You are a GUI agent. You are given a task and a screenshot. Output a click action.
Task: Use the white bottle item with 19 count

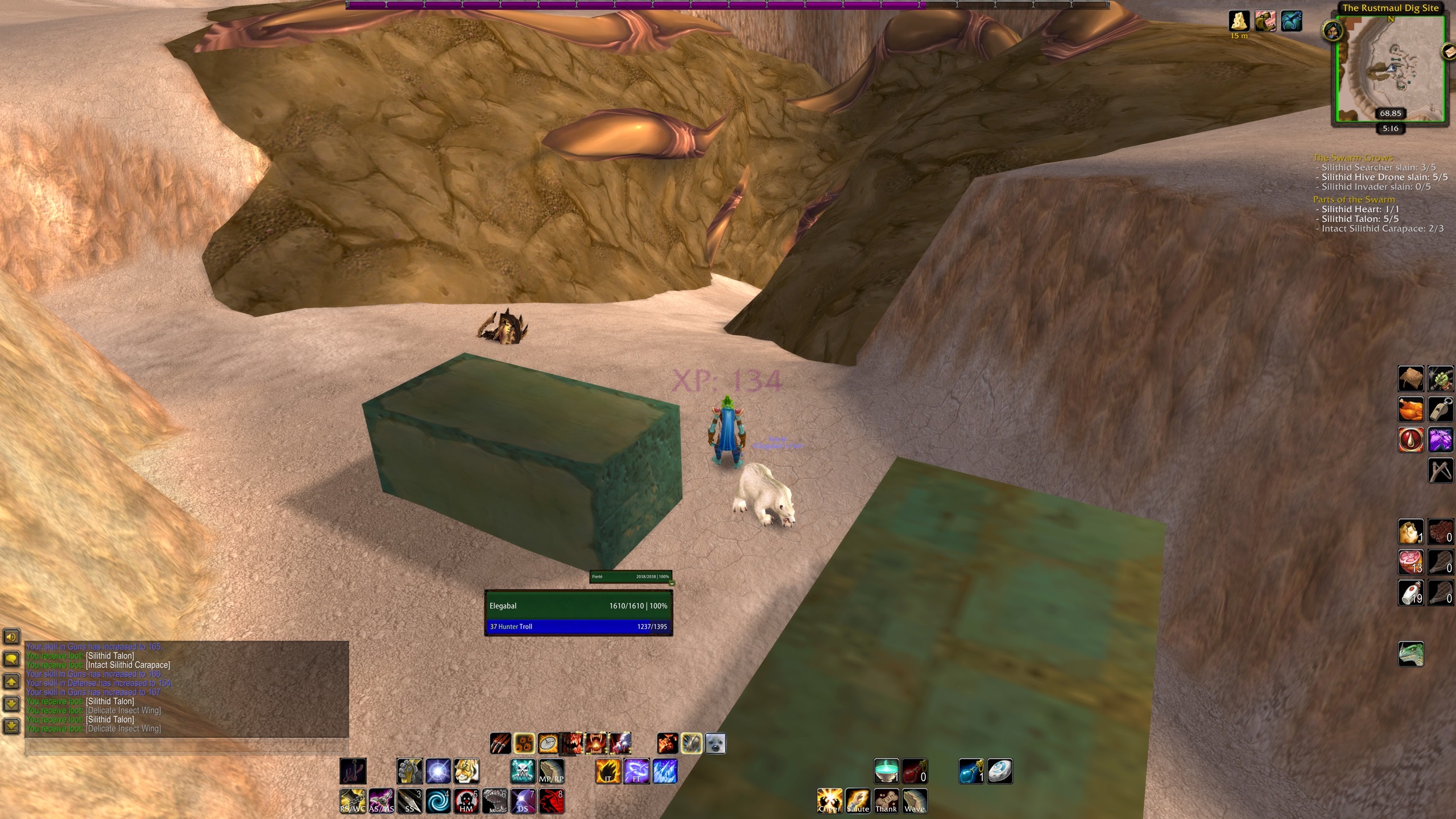pyautogui.click(x=1411, y=593)
